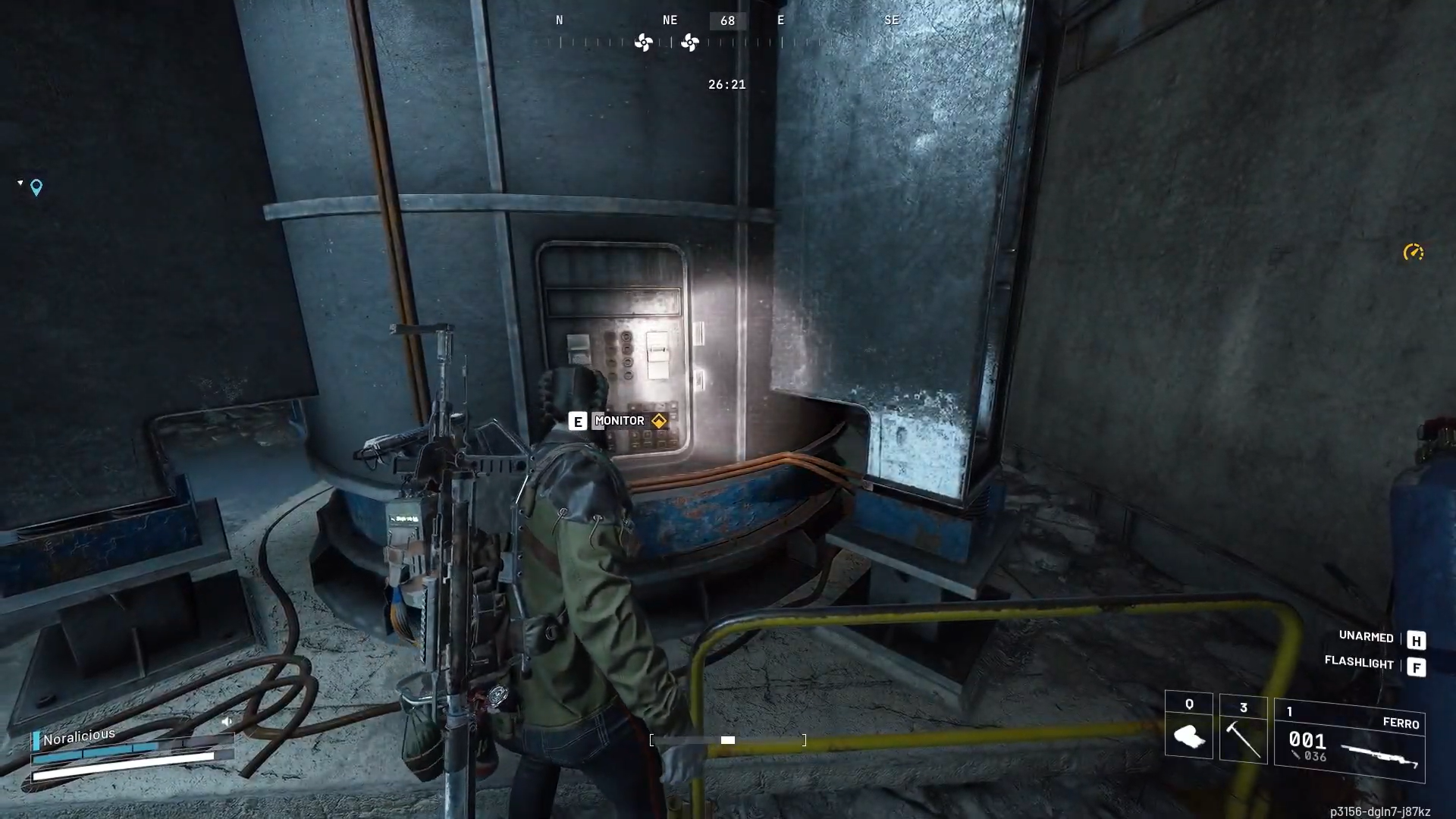
Task: Select the Ferro rifle weapon slot
Action: (1349, 741)
